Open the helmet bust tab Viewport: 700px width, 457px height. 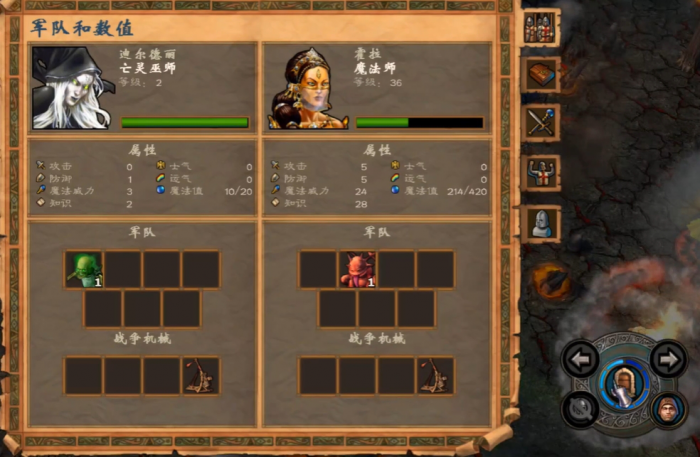tap(541, 222)
